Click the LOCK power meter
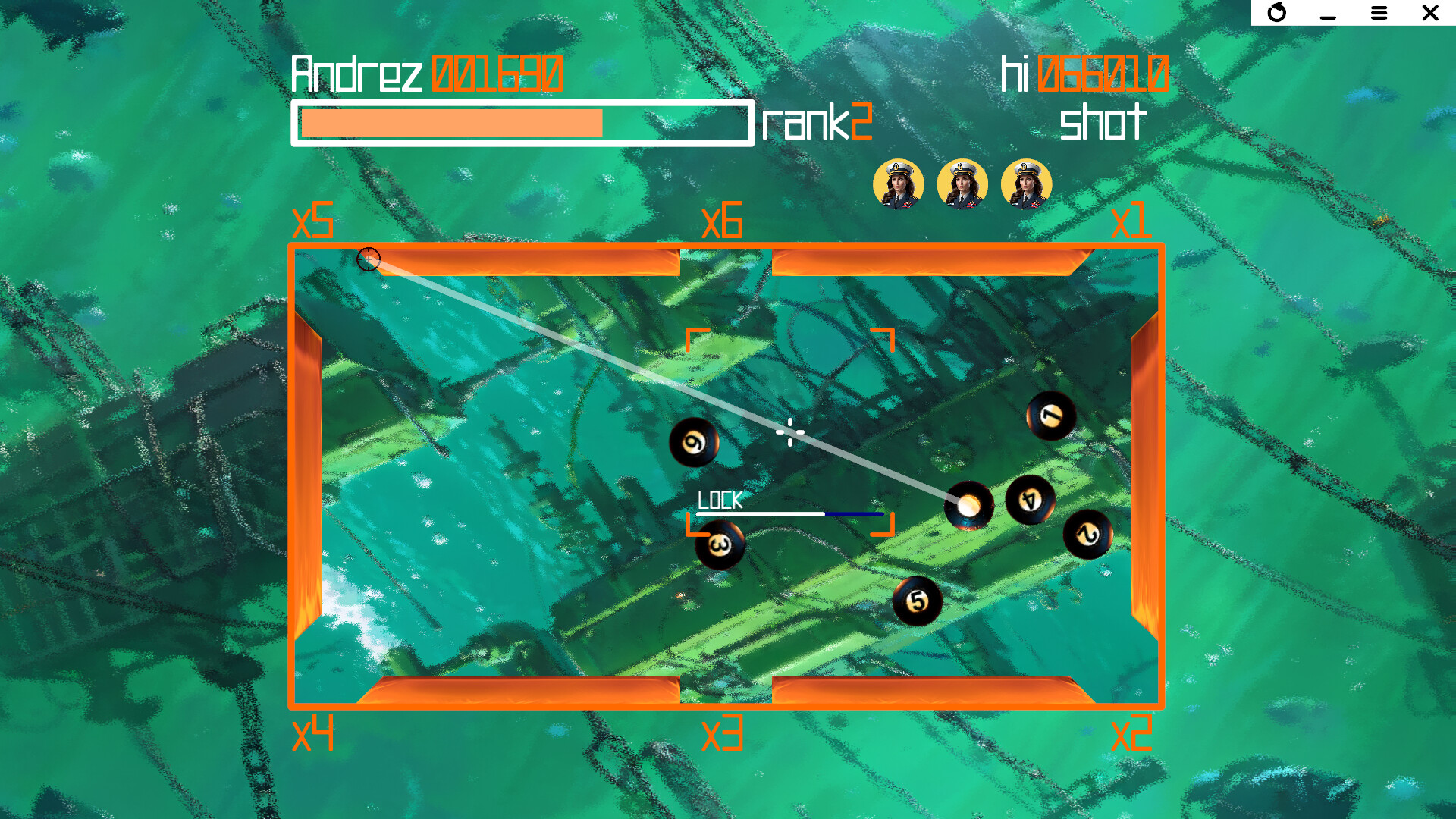 tap(789, 514)
